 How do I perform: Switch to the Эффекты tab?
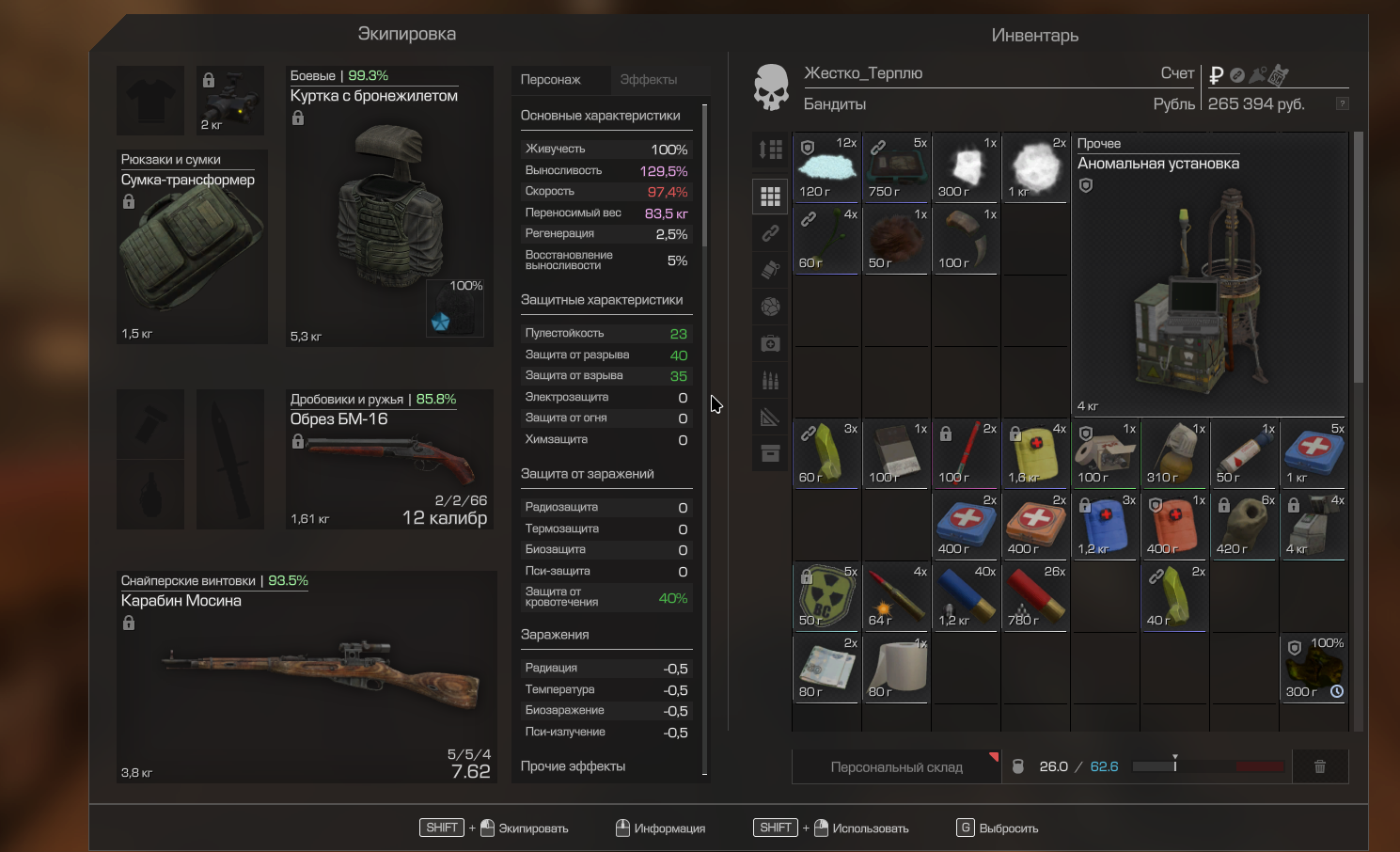(648, 80)
